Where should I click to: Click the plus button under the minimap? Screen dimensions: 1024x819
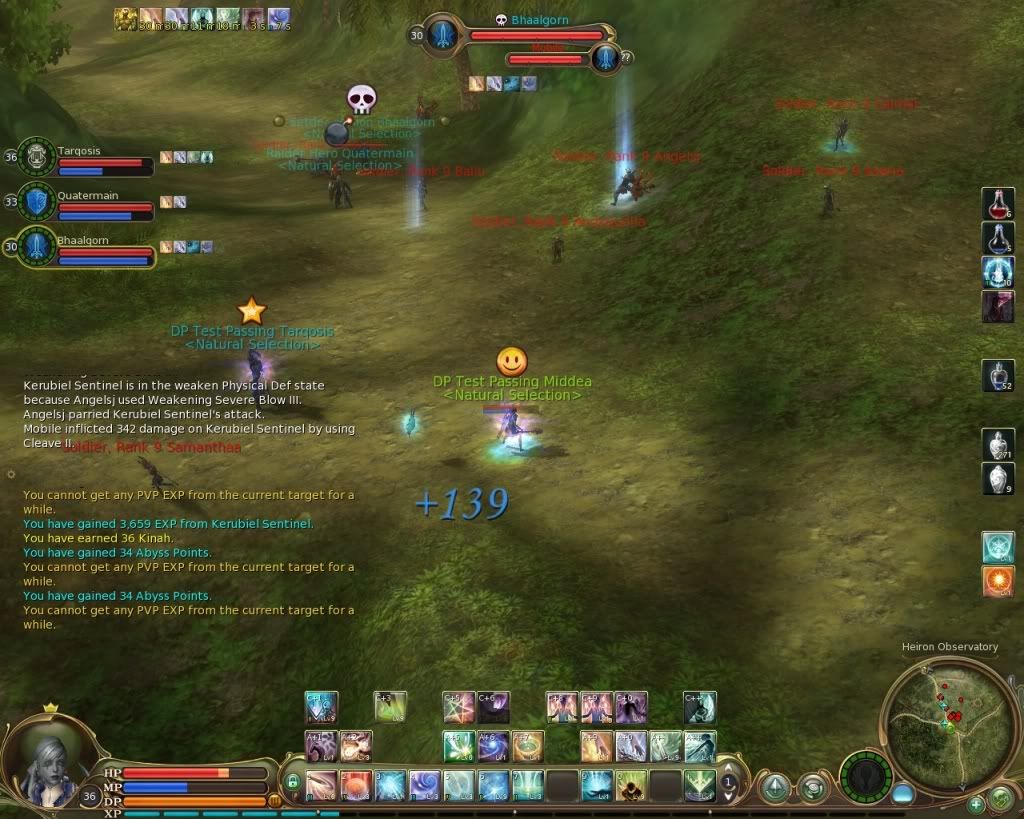(x=976, y=802)
